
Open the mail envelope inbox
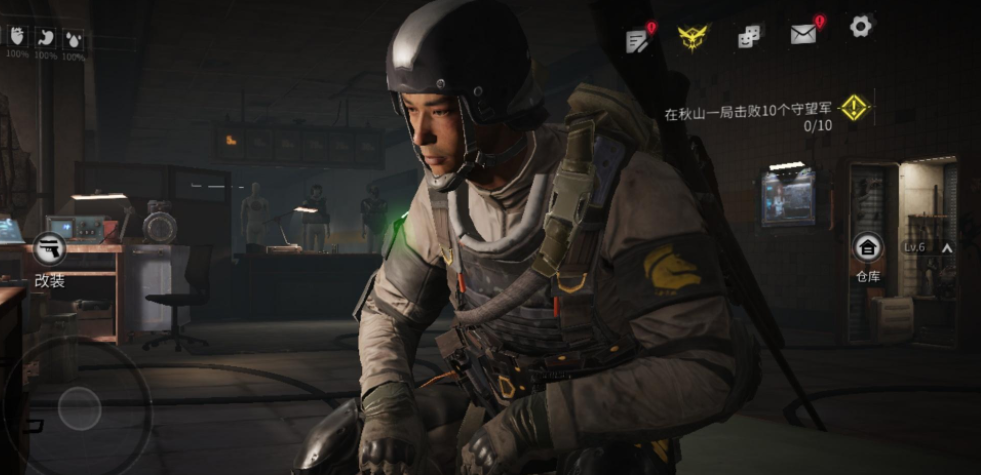point(804,35)
